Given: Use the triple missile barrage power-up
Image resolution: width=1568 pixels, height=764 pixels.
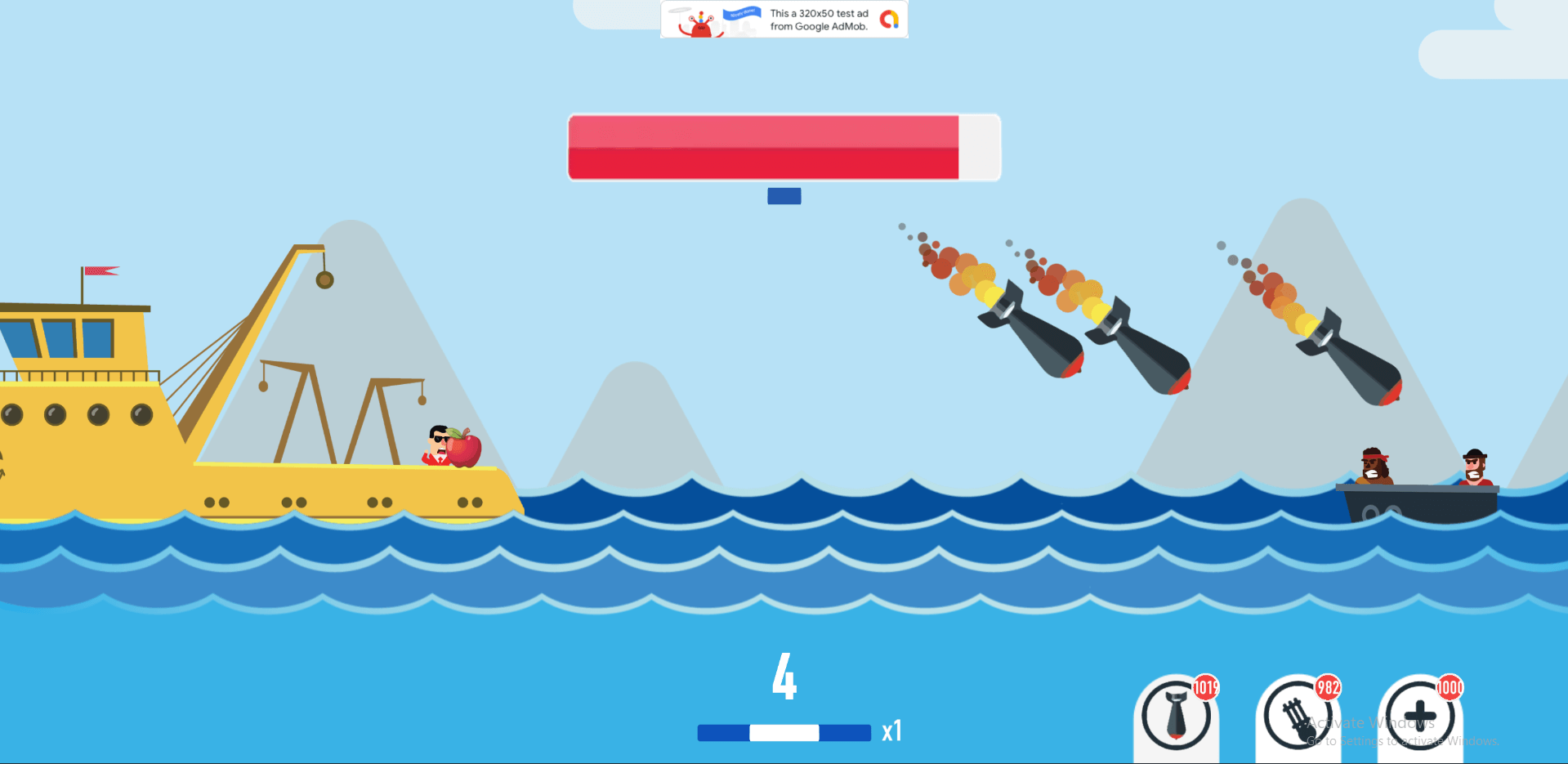Looking at the screenshot, I should point(1298,716).
